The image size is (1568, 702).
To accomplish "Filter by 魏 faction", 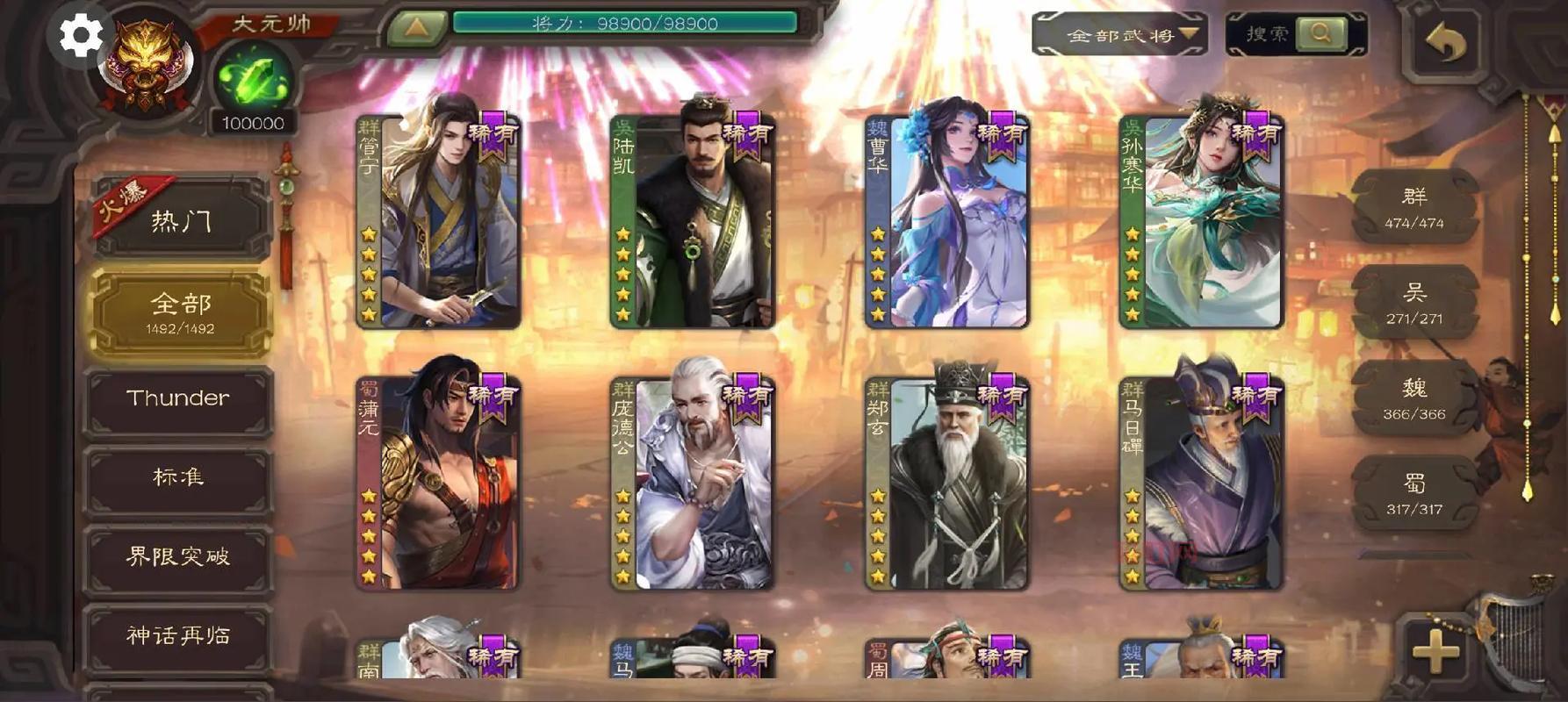I will pos(1413,398).
